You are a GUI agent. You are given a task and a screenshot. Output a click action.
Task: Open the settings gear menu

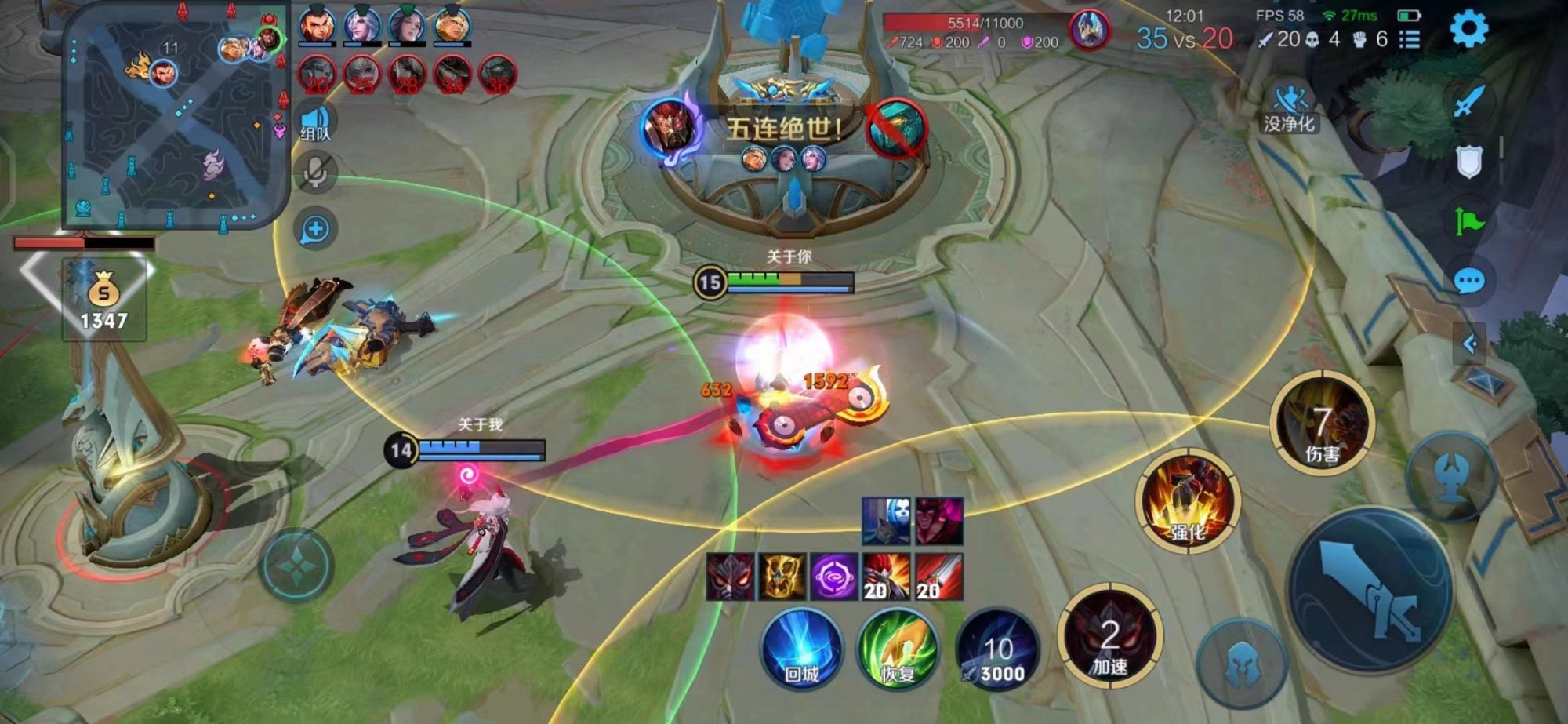1468,30
